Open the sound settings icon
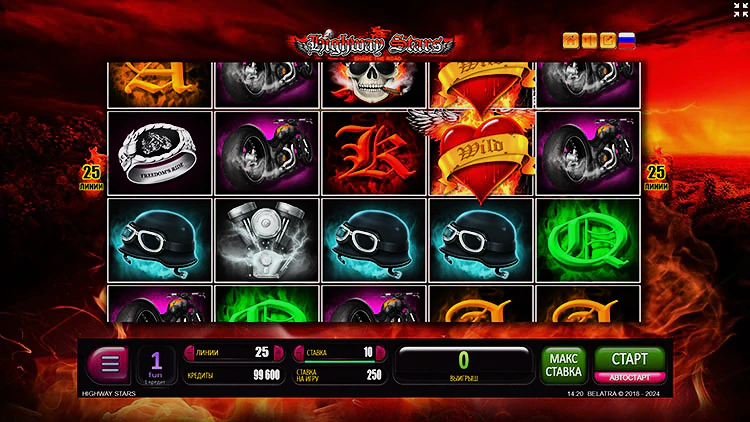The height and width of the screenshot is (422, 750). (x=589, y=40)
